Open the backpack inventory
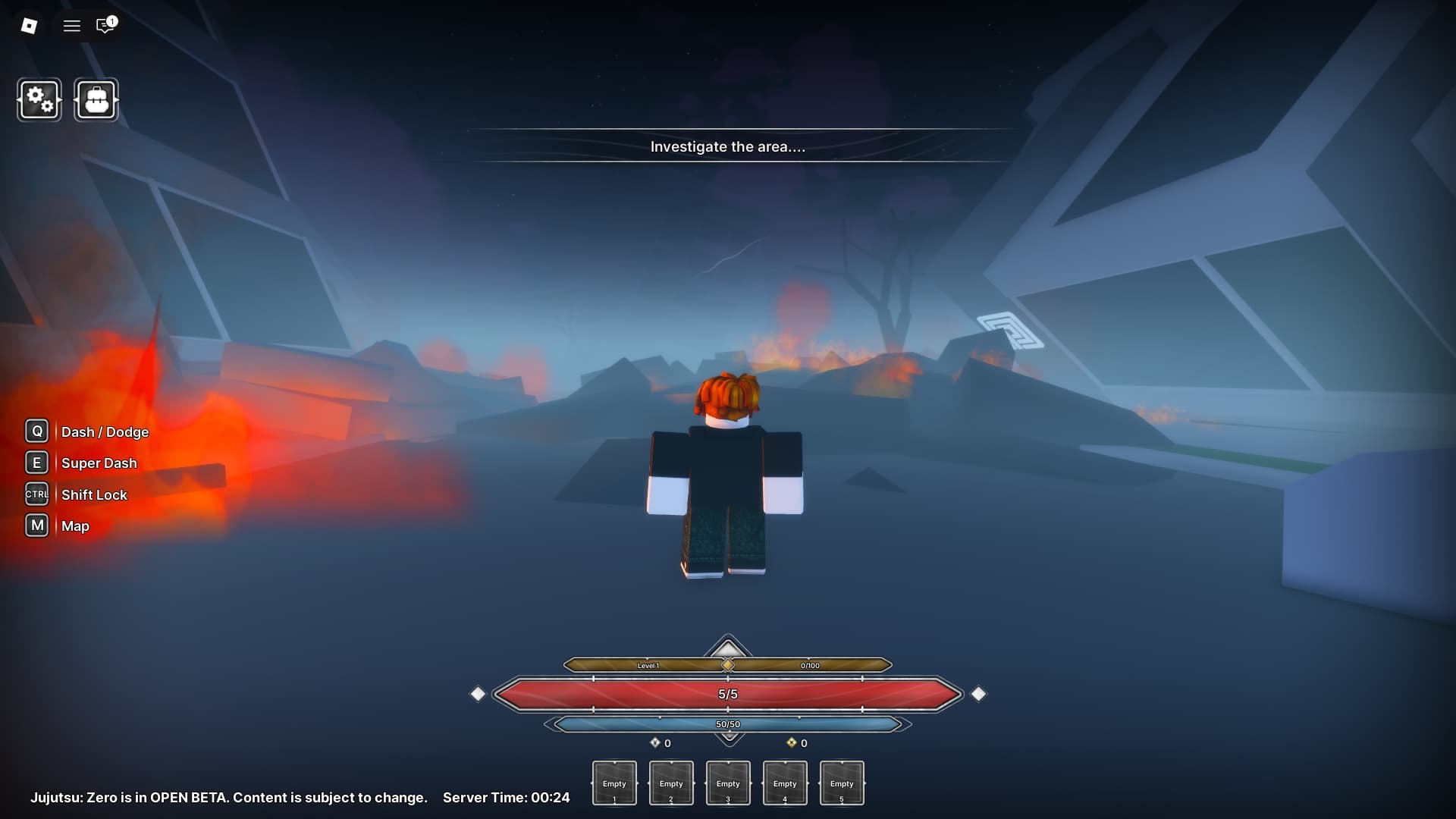This screenshot has height=819, width=1456. point(96,99)
